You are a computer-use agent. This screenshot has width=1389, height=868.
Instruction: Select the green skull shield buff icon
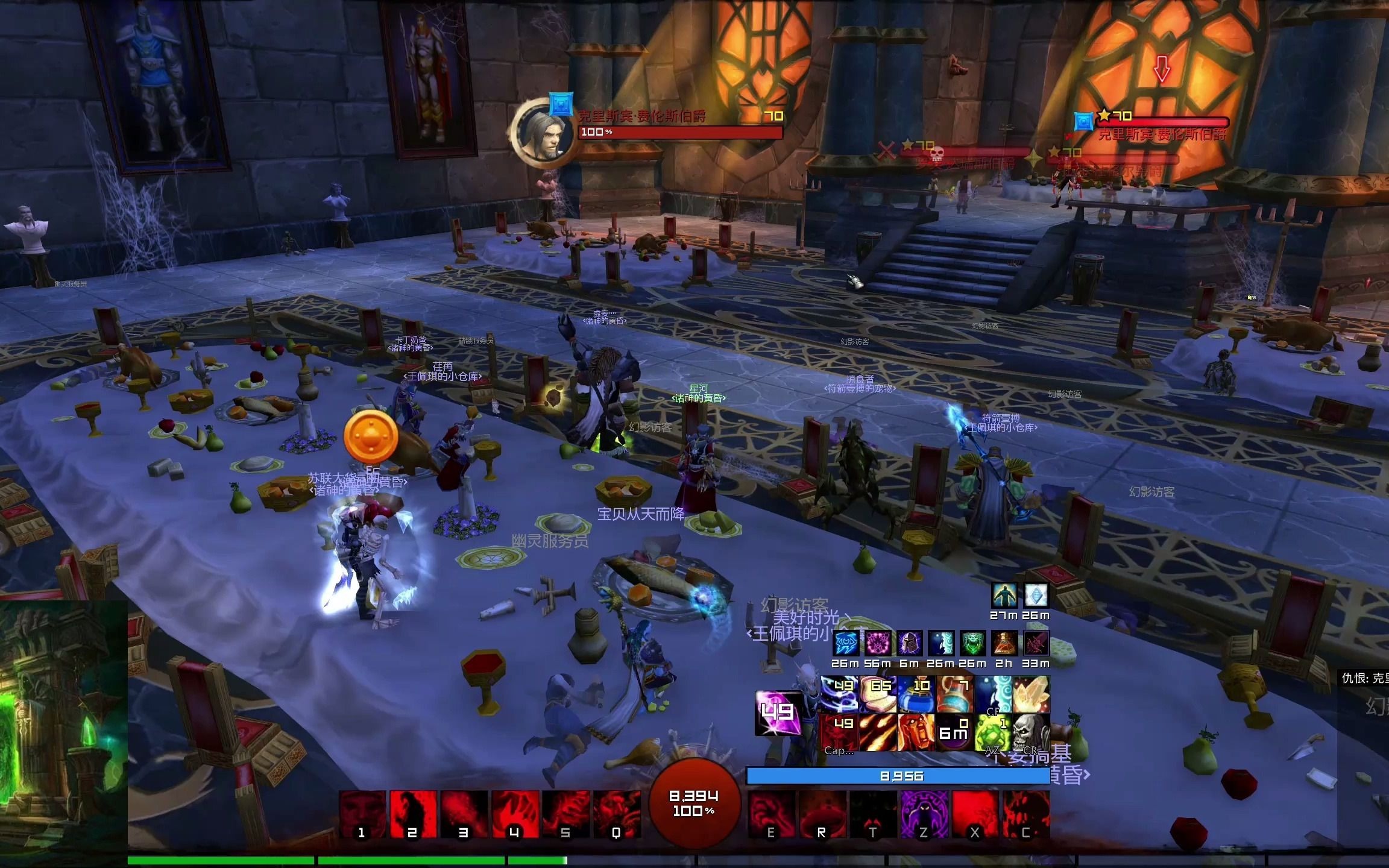coord(972,644)
